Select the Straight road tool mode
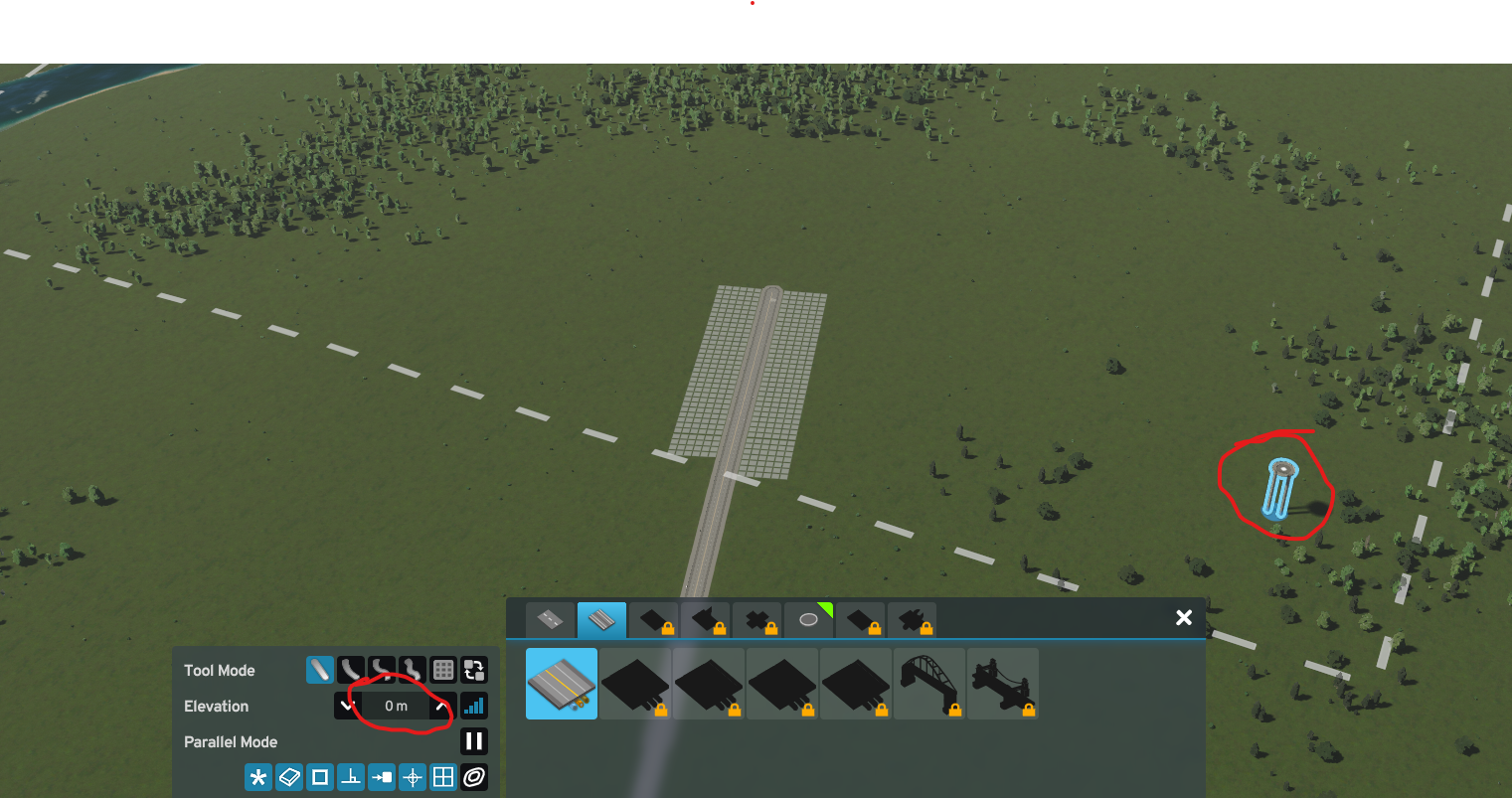The height and width of the screenshot is (798, 1512). pos(320,670)
